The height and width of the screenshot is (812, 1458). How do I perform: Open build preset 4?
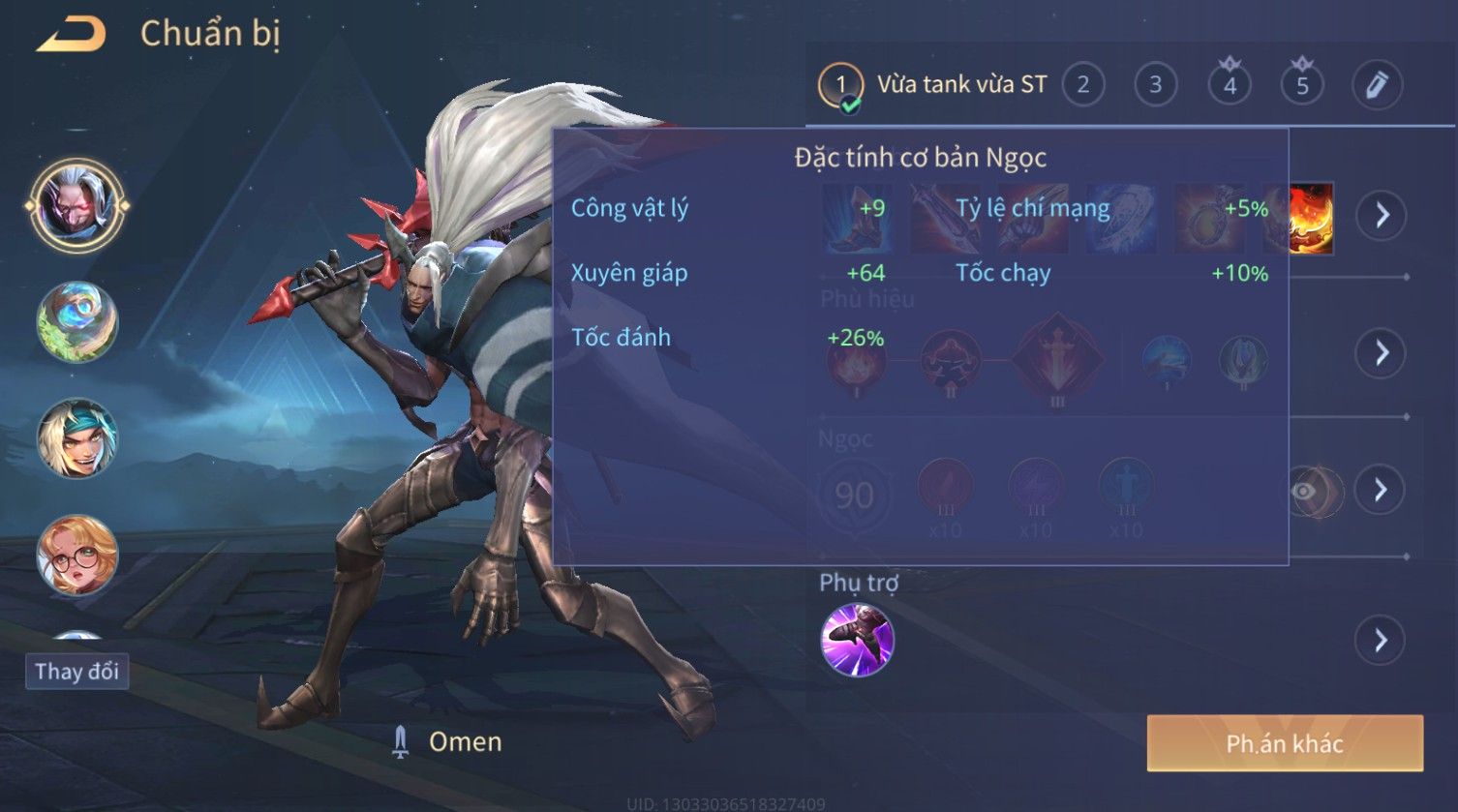[x=1230, y=85]
